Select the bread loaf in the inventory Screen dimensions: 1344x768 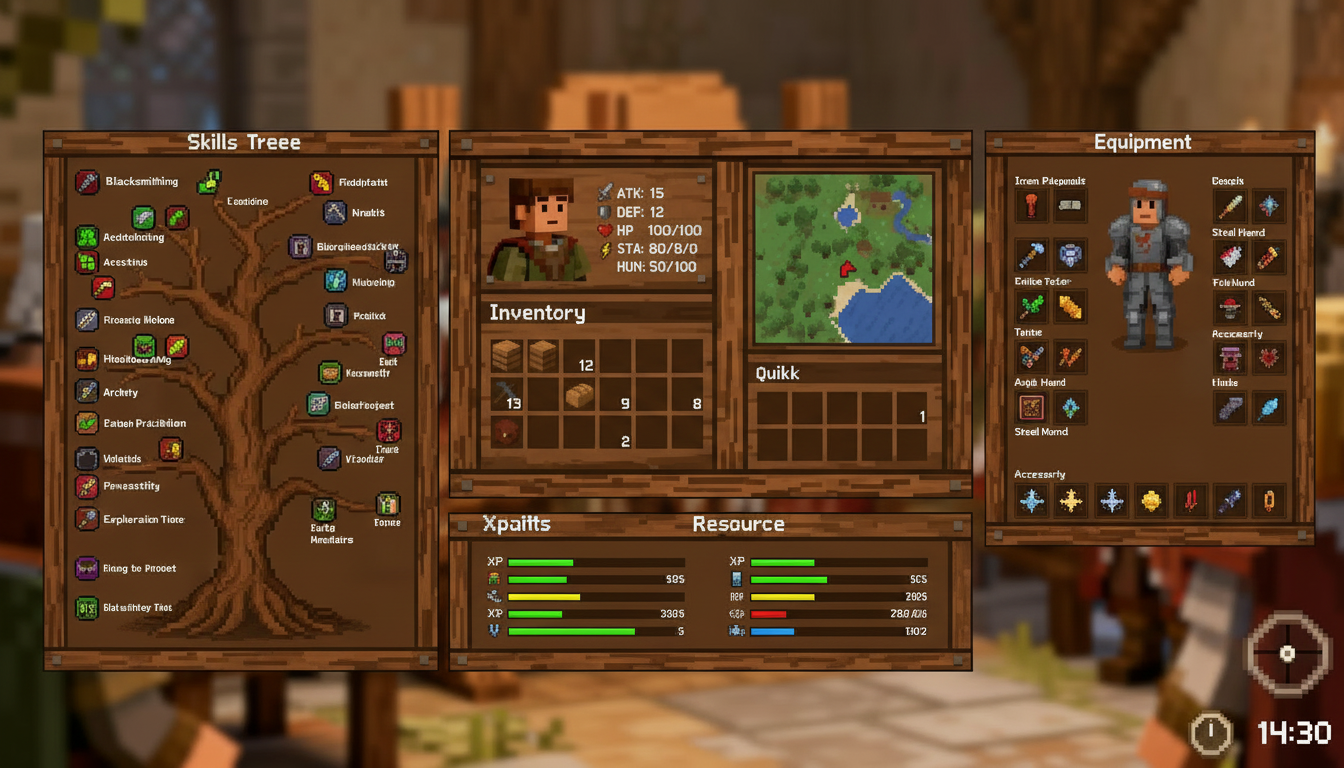pos(579,396)
